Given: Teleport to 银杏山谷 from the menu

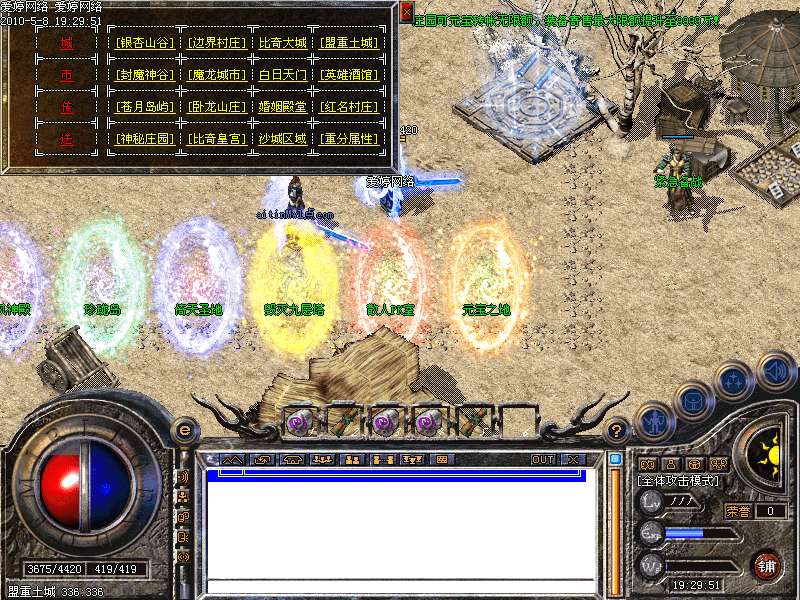Looking at the screenshot, I should tap(146, 43).
